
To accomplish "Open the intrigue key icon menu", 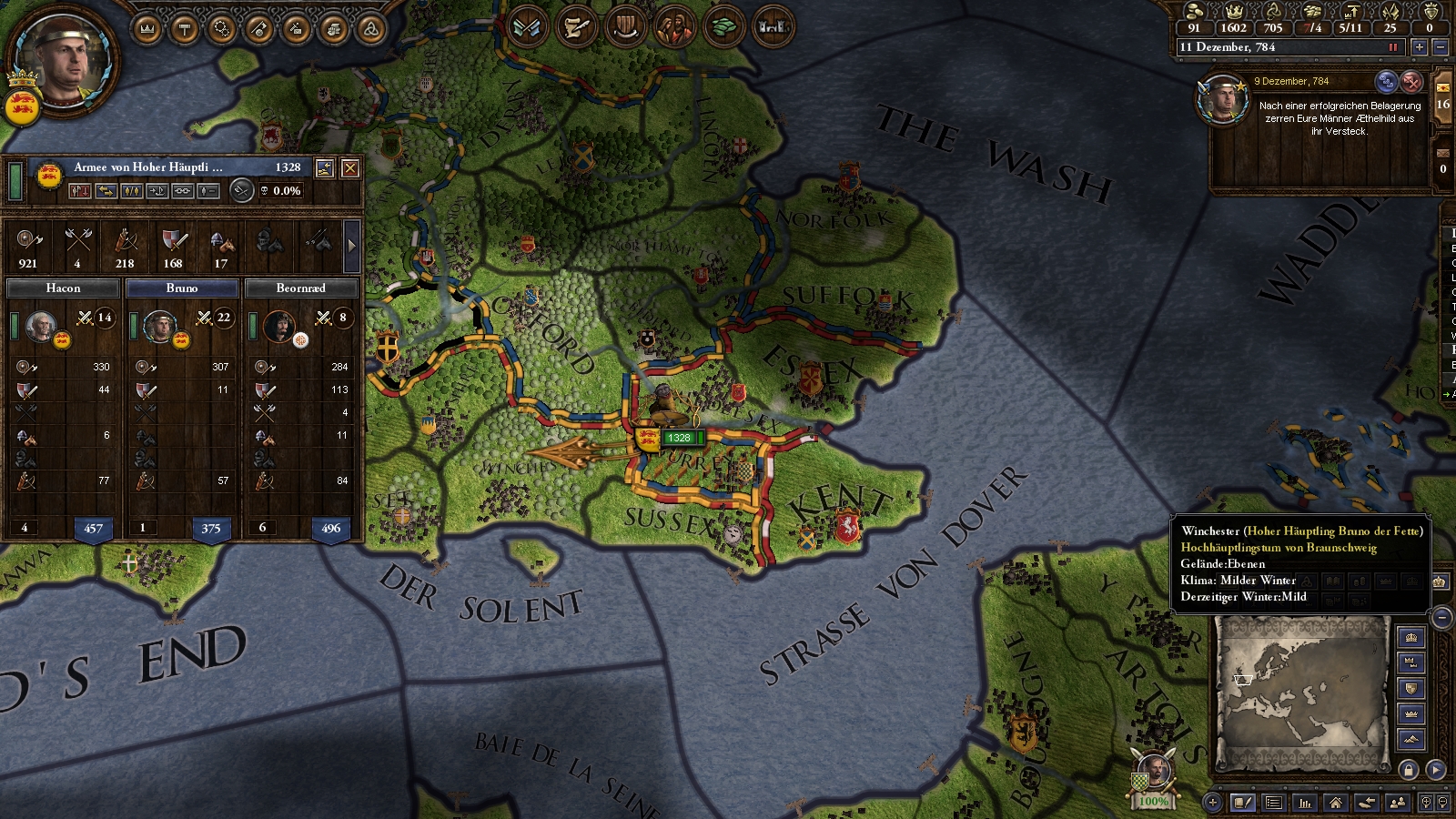I will pyautogui.click(x=258, y=30).
